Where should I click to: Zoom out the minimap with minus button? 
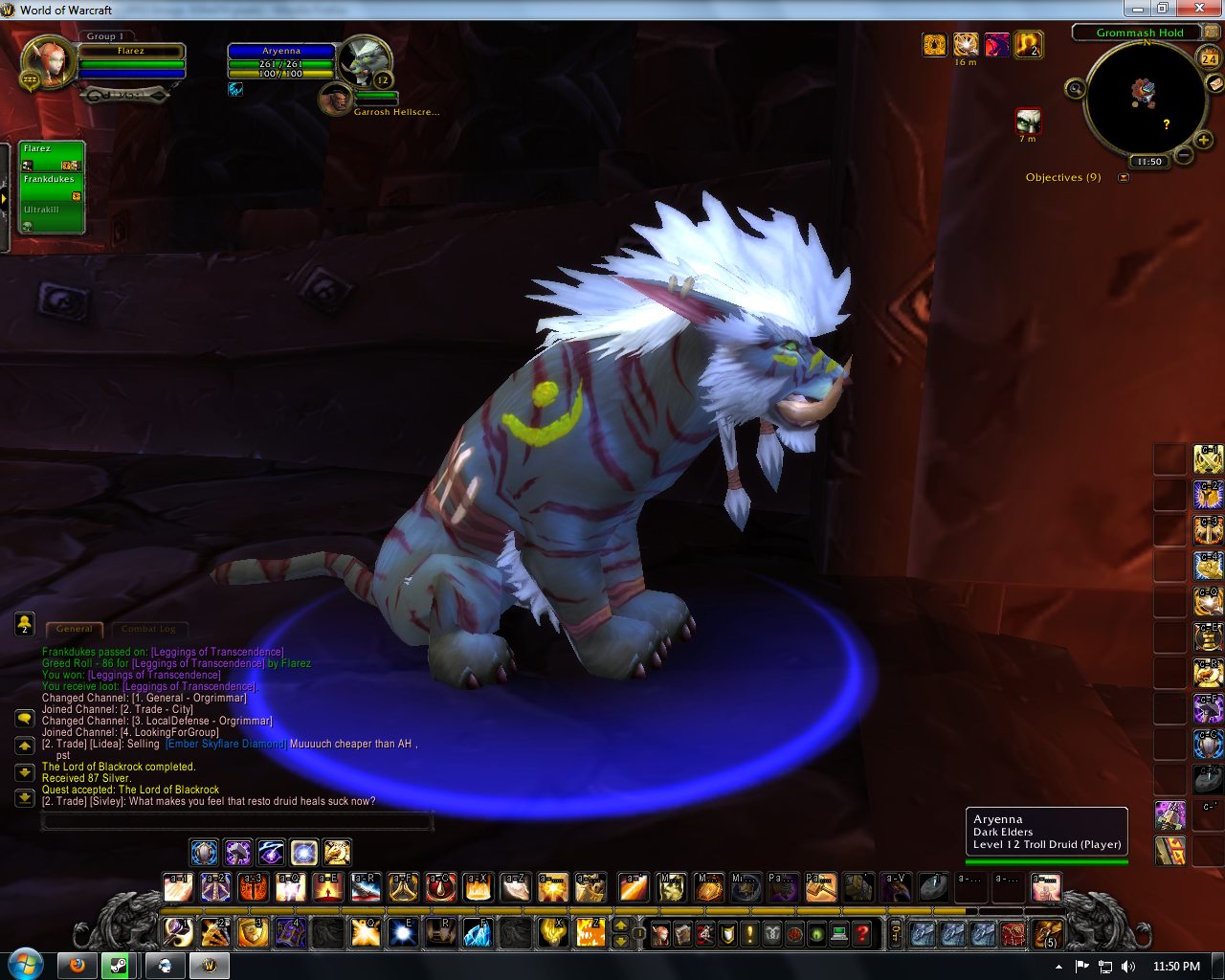point(1183,155)
